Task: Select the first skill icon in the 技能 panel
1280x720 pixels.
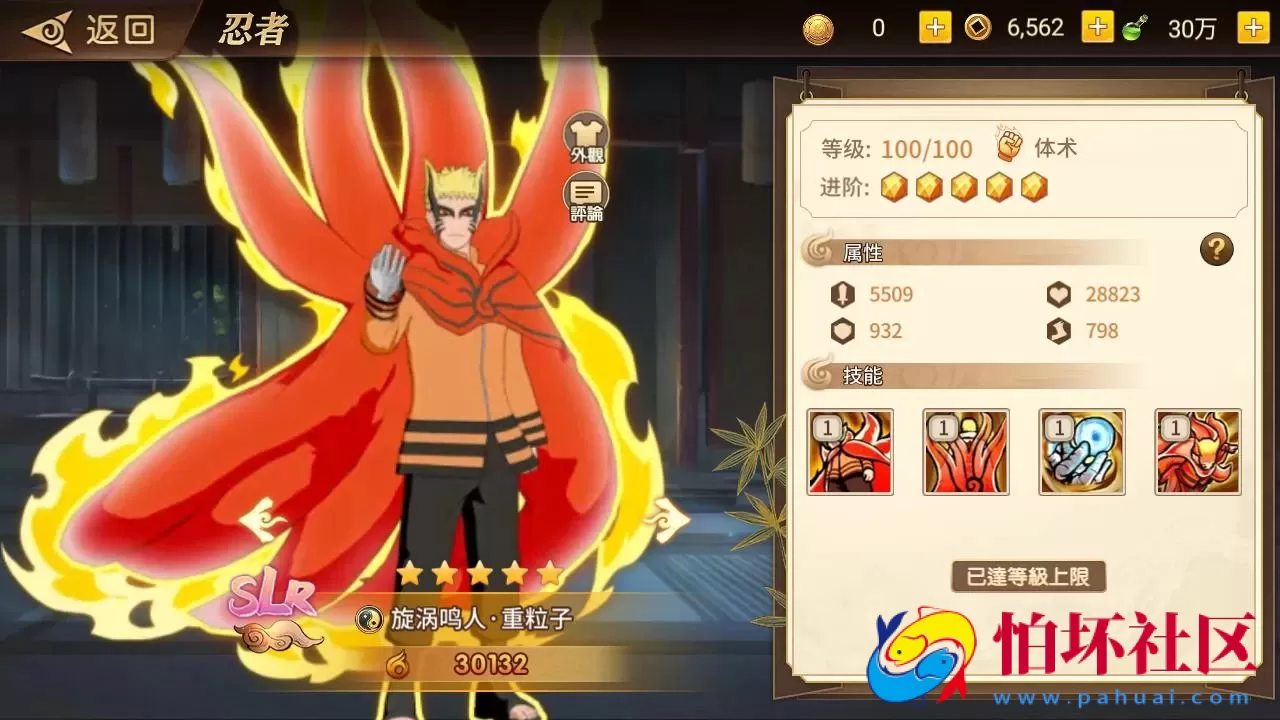Action: coord(851,452)
